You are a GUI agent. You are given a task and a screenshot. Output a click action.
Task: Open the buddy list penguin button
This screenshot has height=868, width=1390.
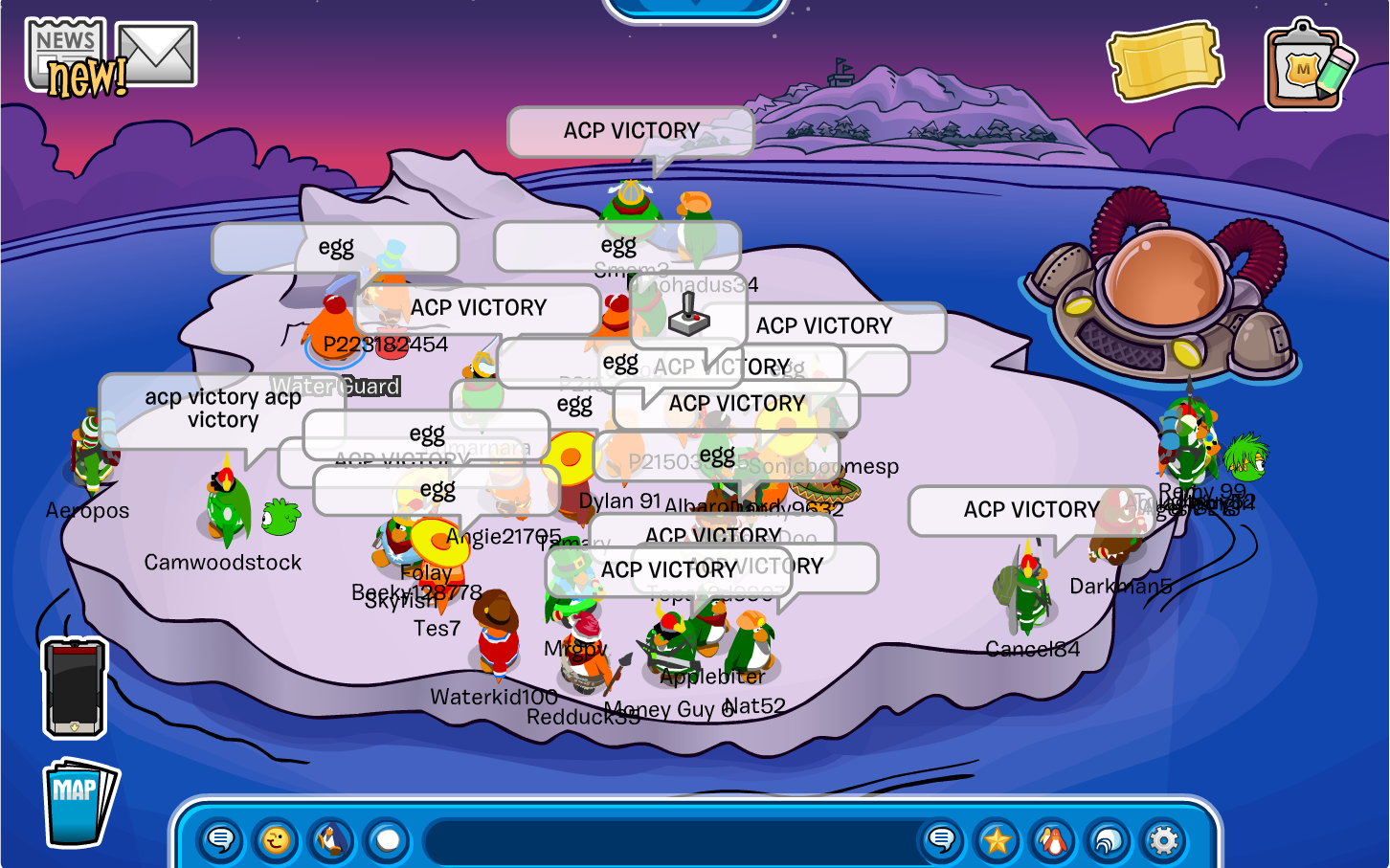click(1052, 840)
